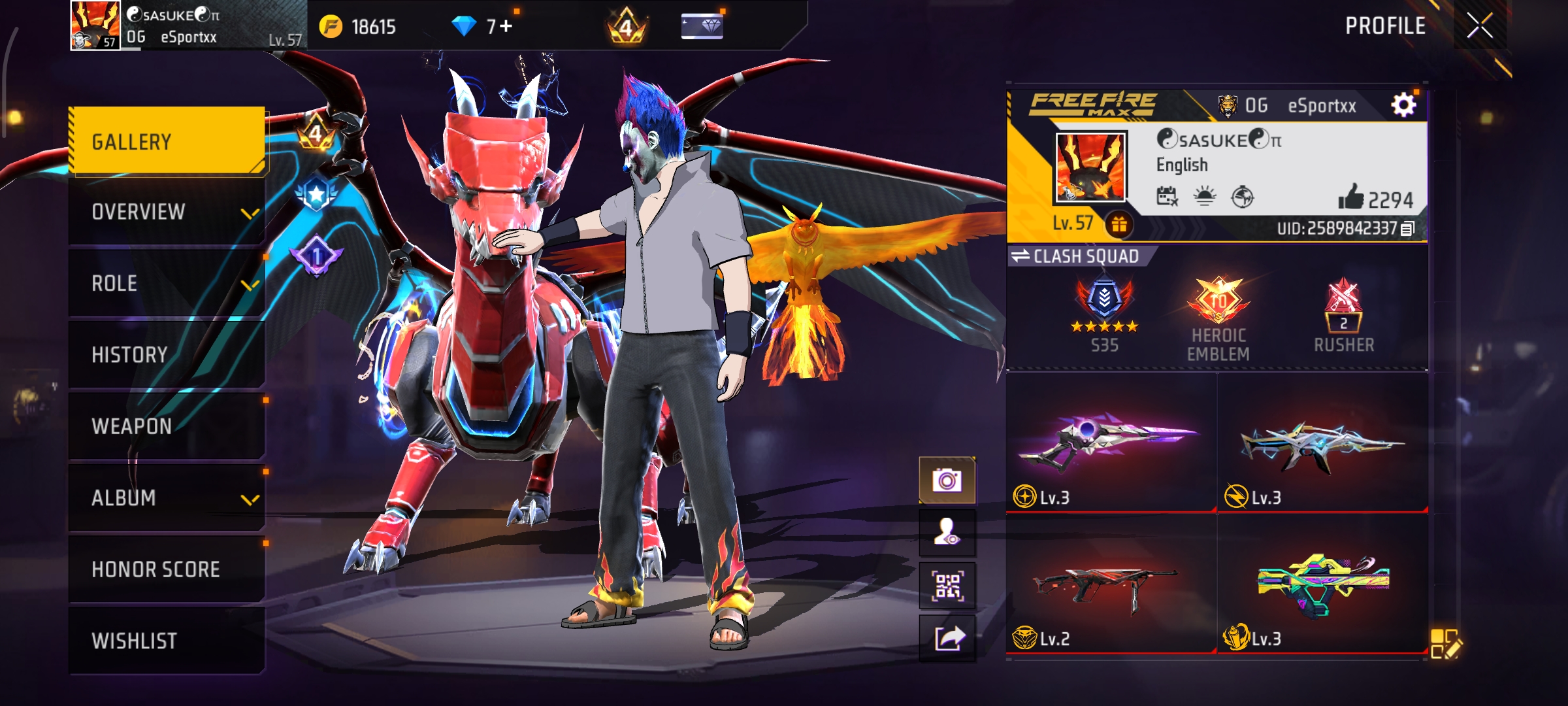View the Honor Score tab
Screen dimensions: 1568x706
[x=167, y=569]
